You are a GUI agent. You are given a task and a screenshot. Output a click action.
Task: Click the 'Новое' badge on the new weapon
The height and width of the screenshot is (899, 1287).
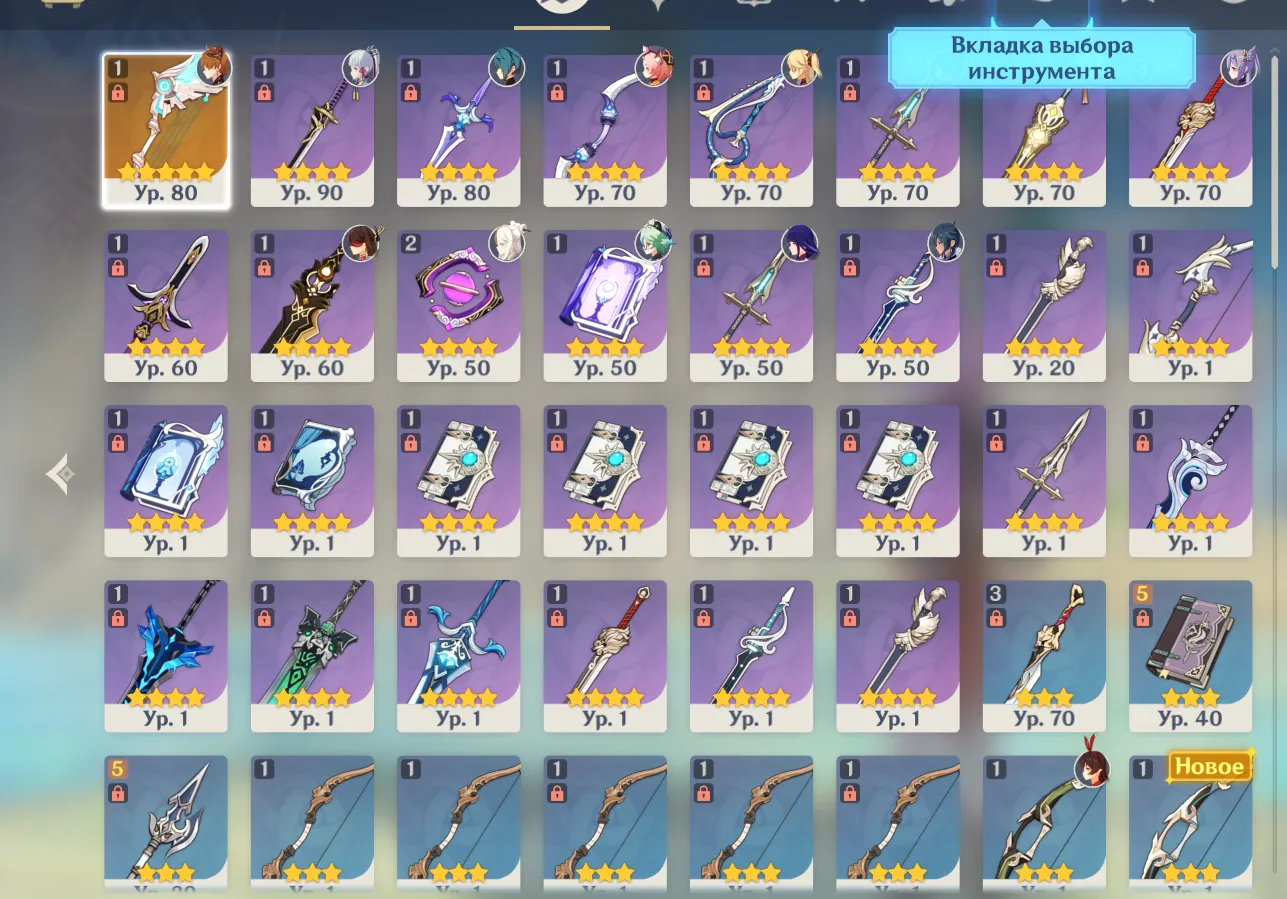click(1210, 768)
